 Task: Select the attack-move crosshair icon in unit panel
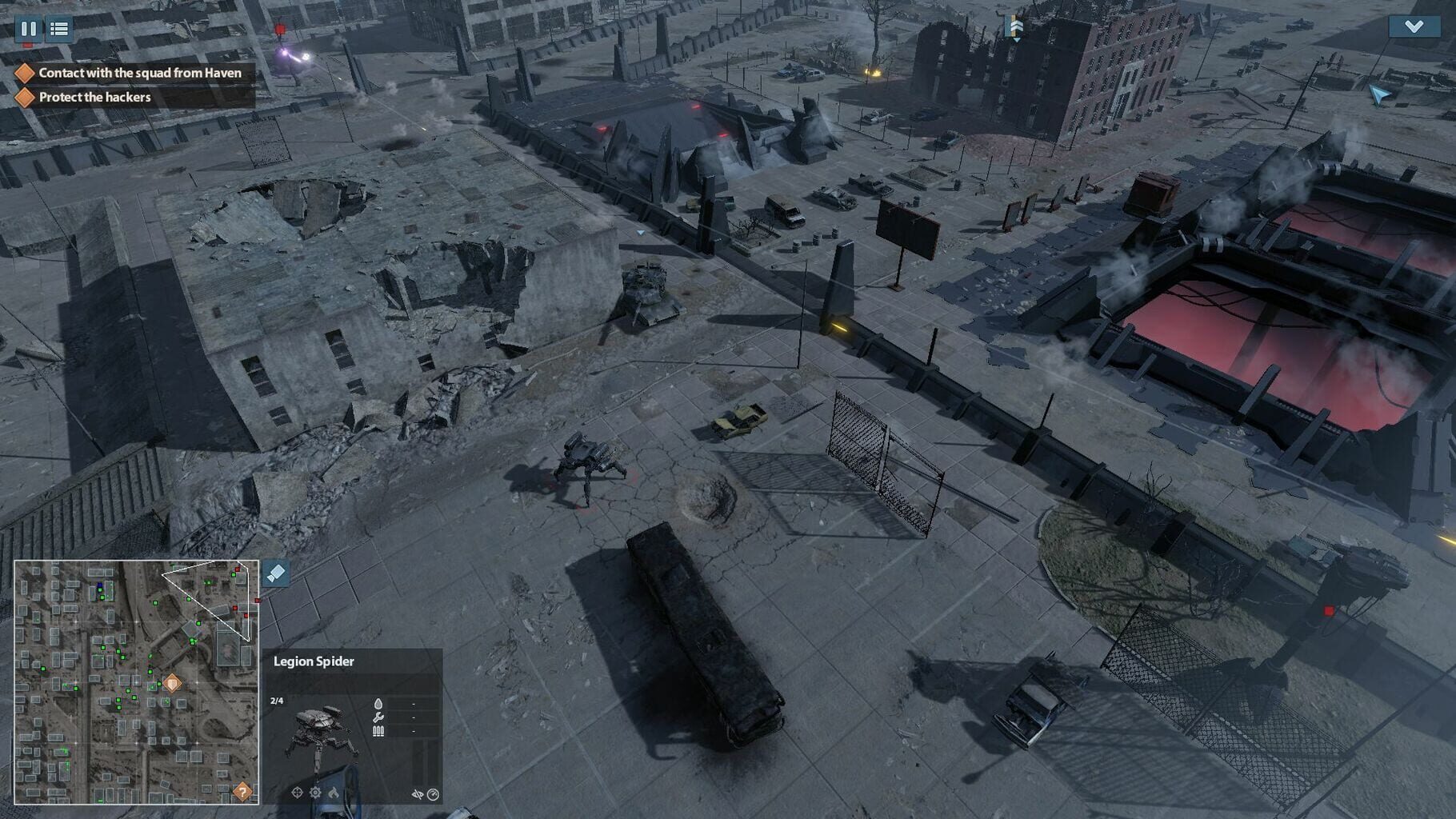point(297,793)
